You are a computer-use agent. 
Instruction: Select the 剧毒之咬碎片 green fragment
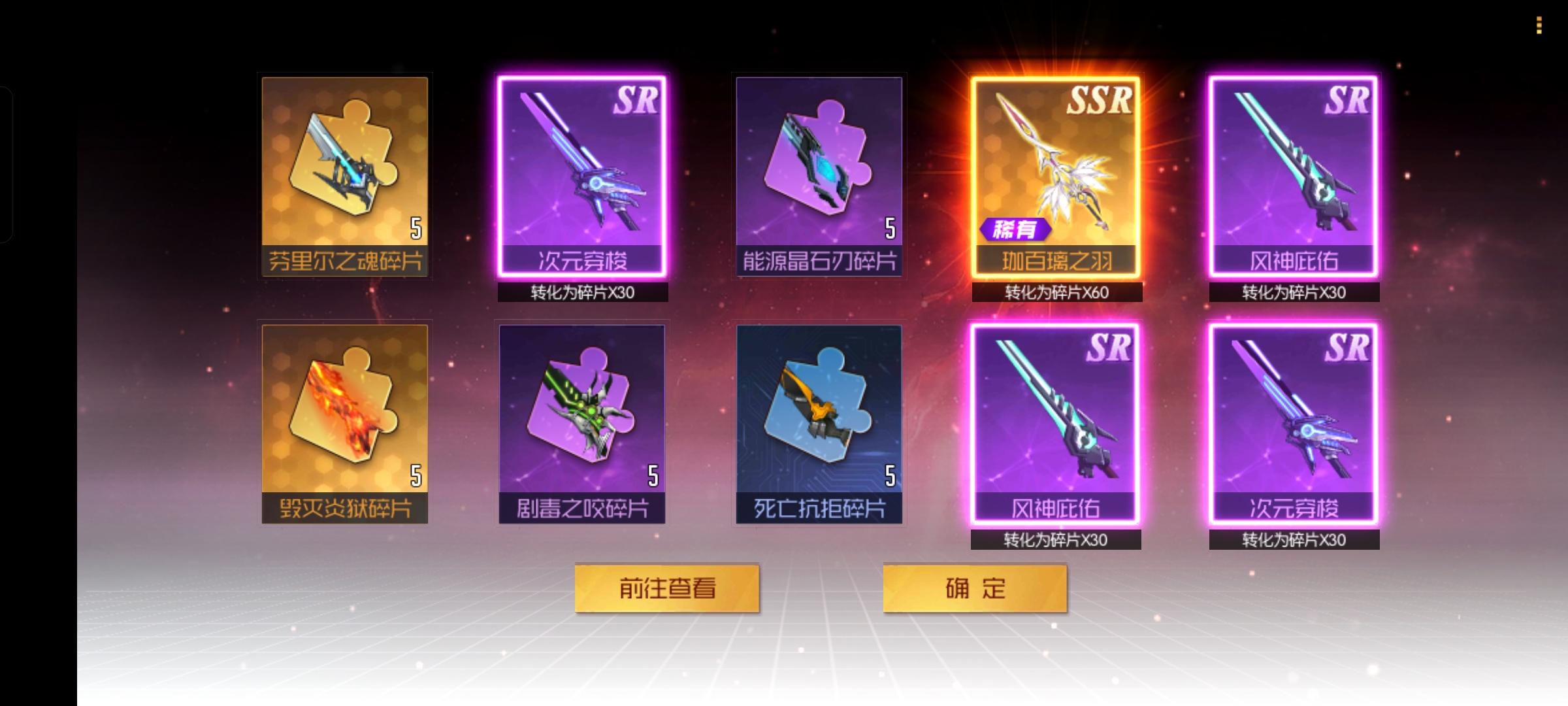(x=581, y=425)
